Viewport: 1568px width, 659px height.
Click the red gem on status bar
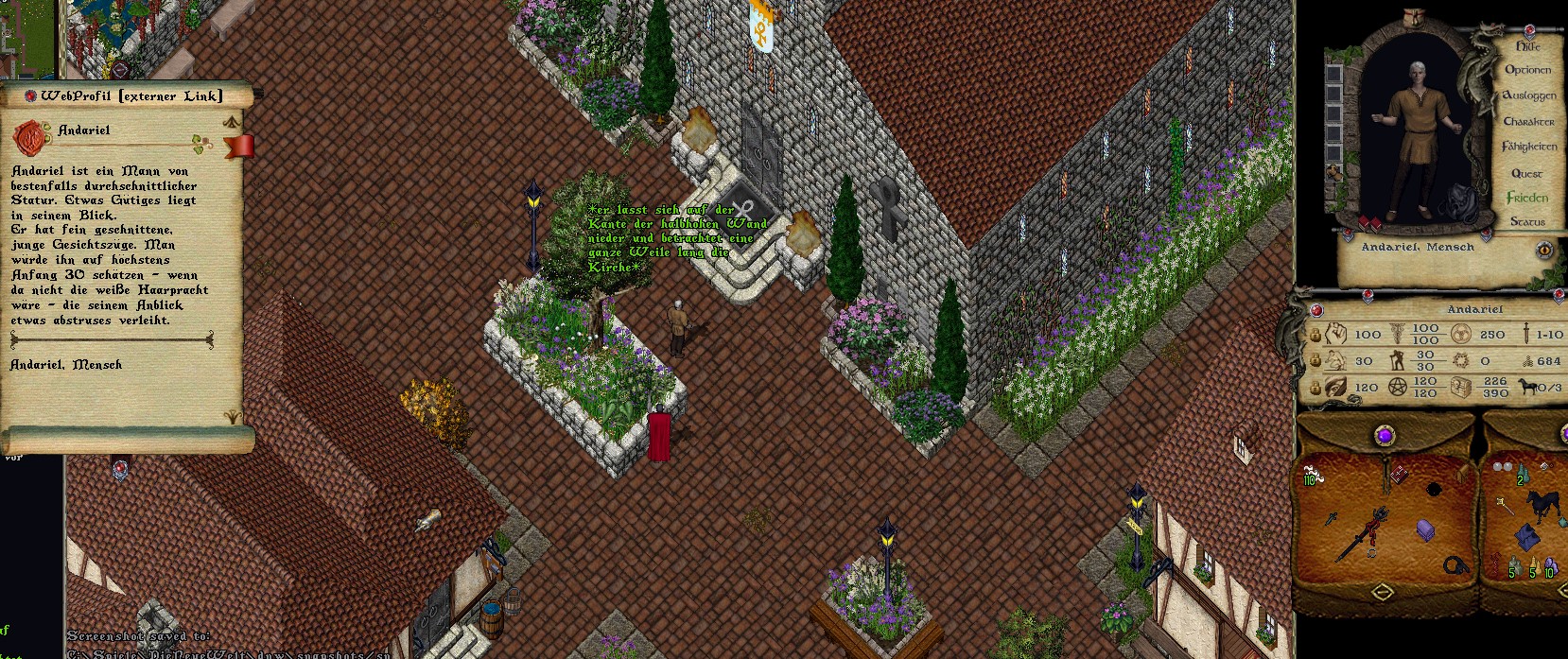coord(1315,309)
